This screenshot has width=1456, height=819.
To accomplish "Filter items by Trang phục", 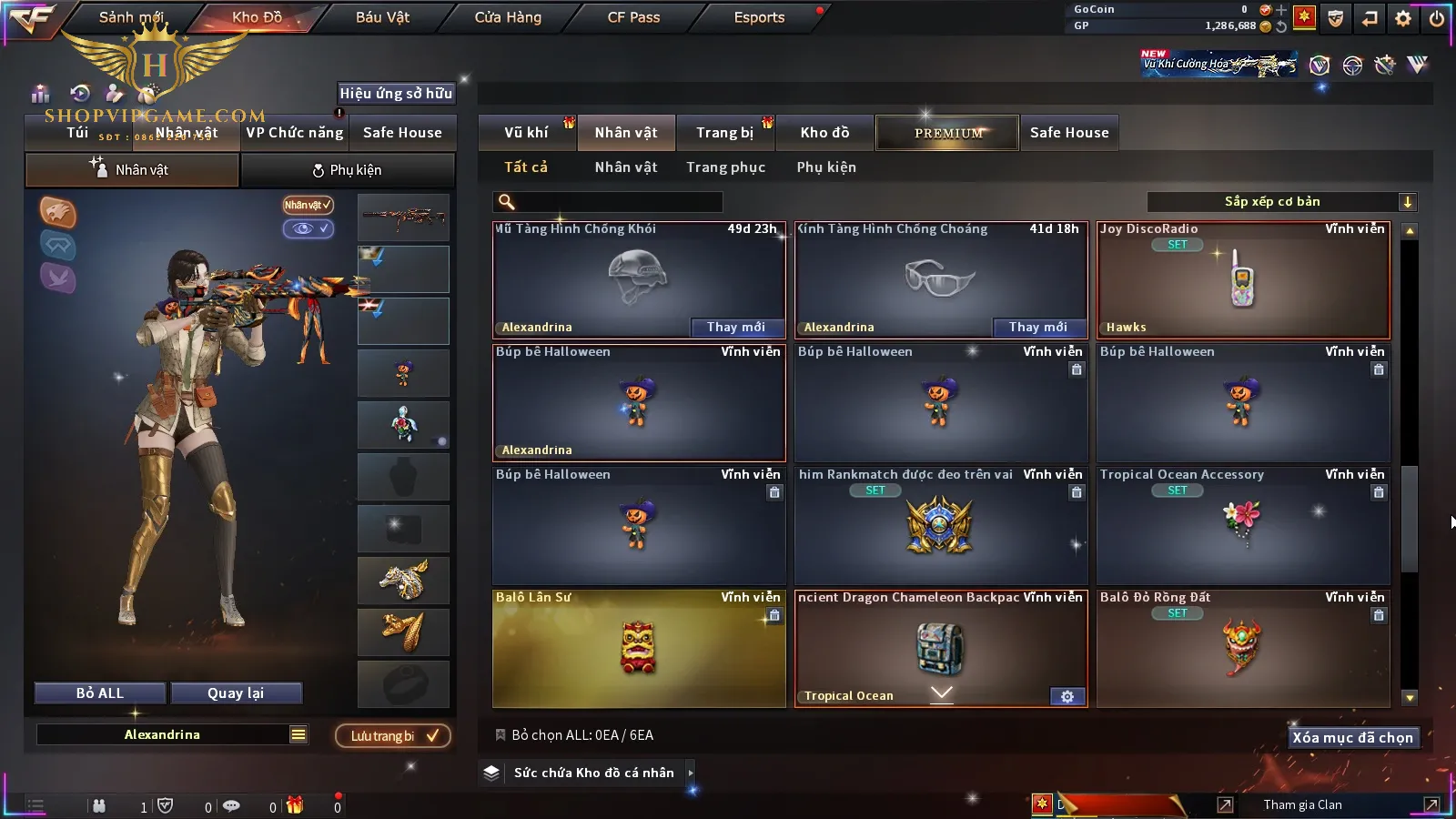I will 725,167.
